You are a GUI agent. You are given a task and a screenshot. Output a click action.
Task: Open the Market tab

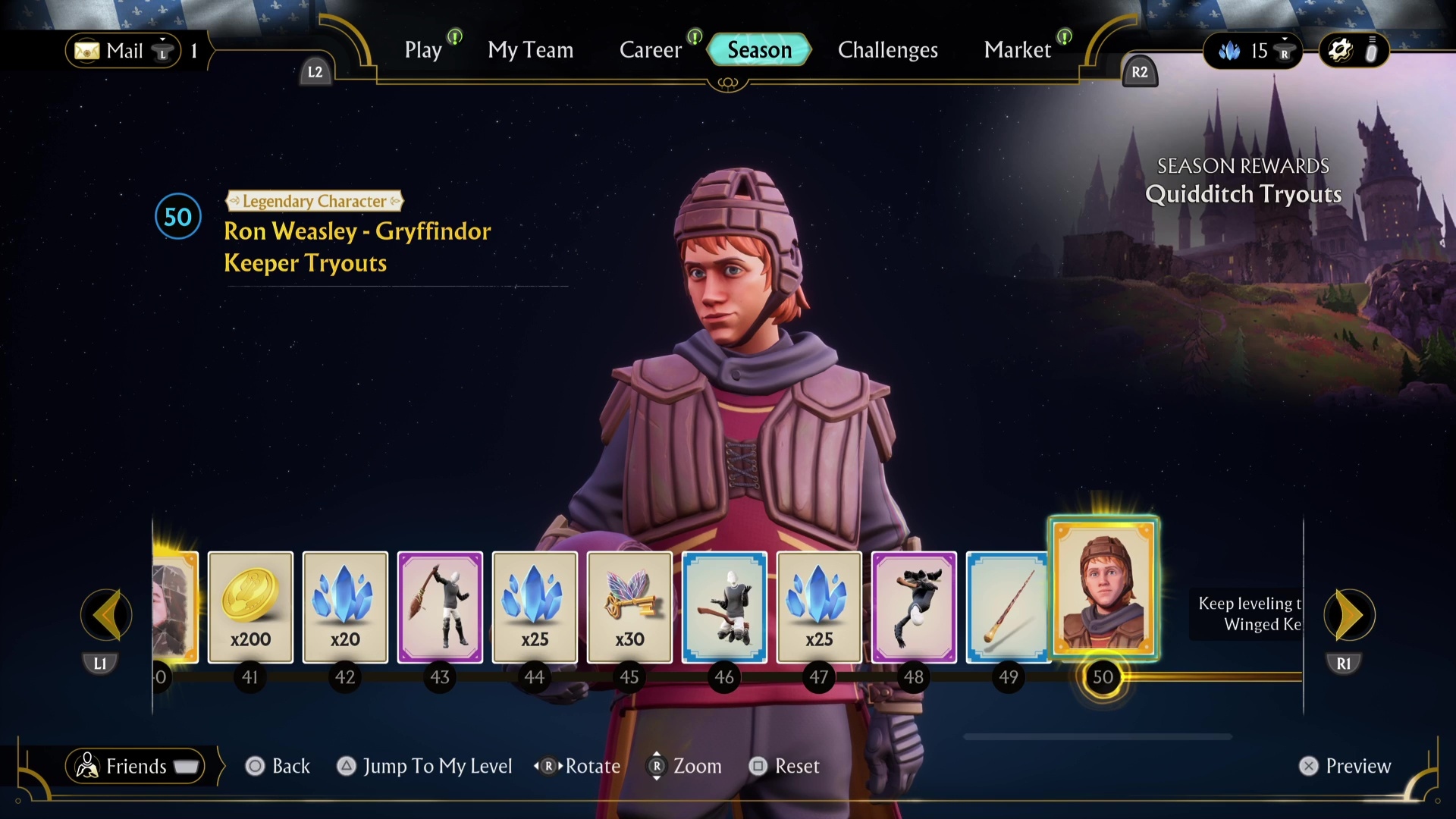(x=1018, y=50)
